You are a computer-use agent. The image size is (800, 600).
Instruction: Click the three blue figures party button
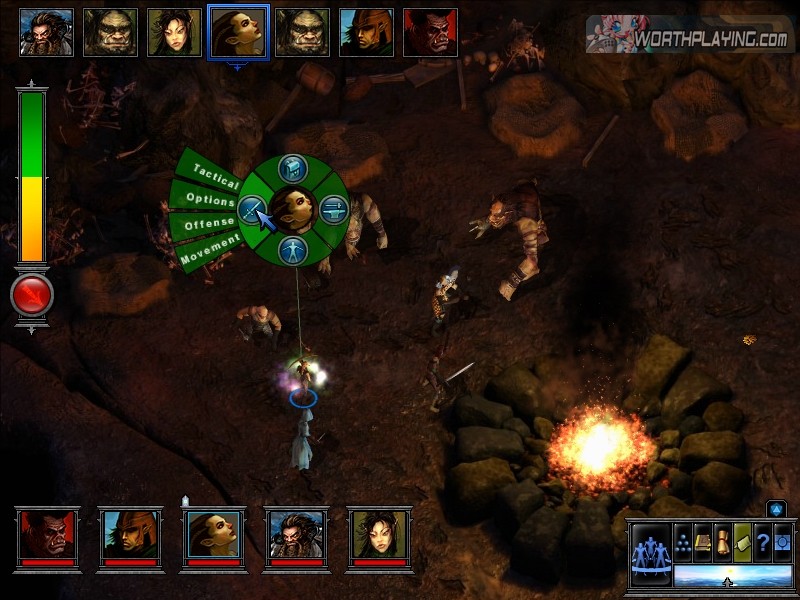click(651, 552)
